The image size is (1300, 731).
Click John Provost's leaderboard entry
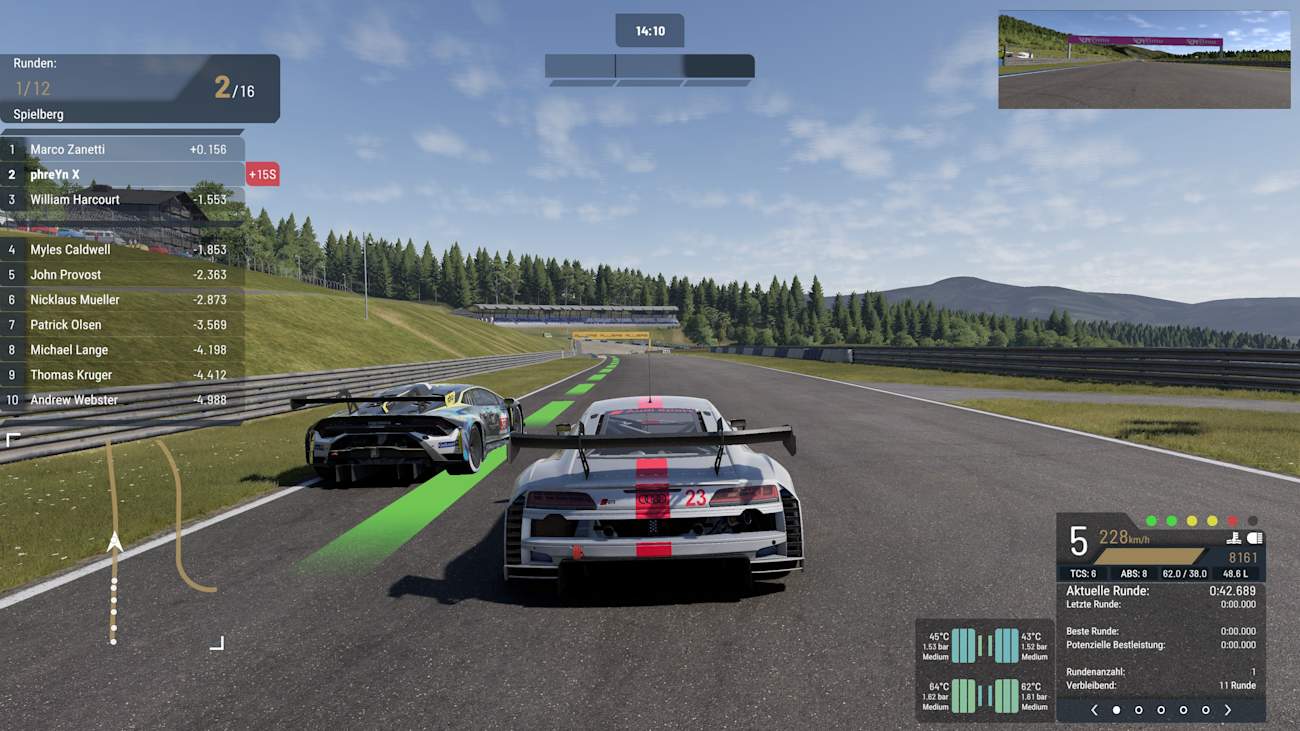(122, 275)
